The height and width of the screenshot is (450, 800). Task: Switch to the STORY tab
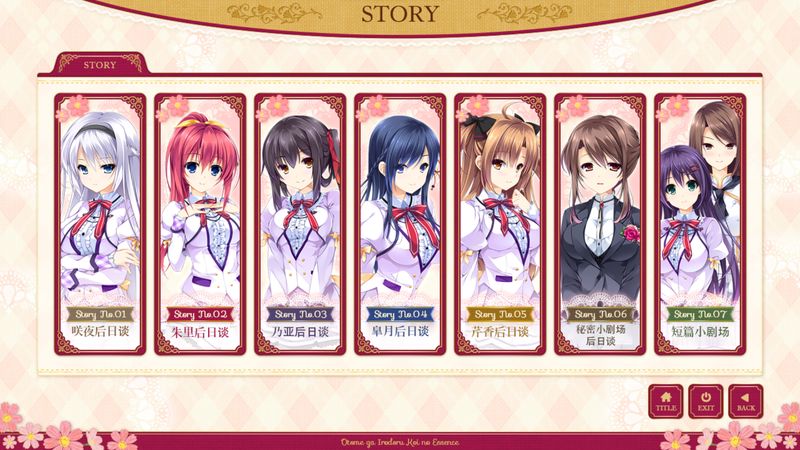point(101,64)
